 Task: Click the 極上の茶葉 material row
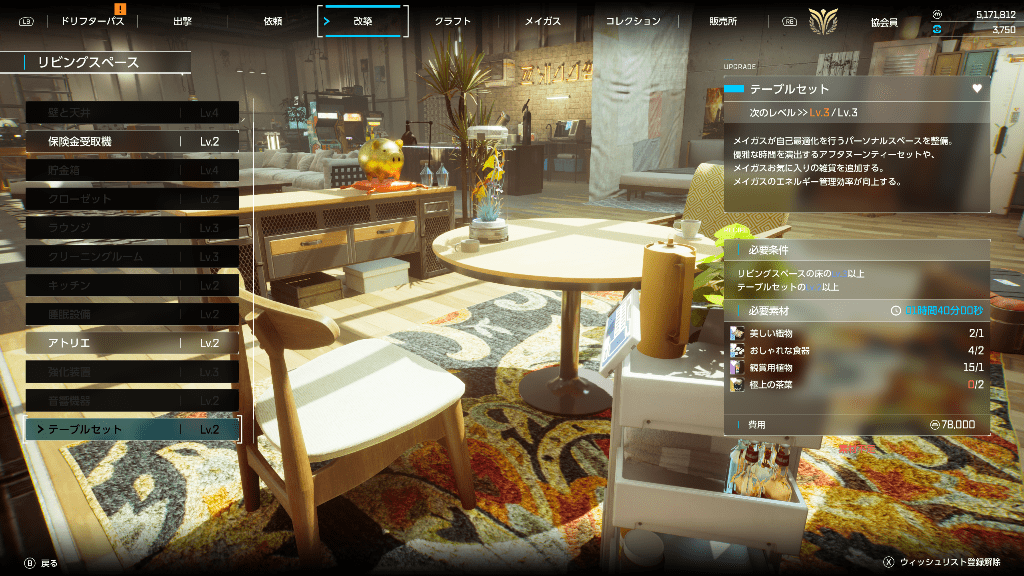pyautogui.click(x=857, y=384)
